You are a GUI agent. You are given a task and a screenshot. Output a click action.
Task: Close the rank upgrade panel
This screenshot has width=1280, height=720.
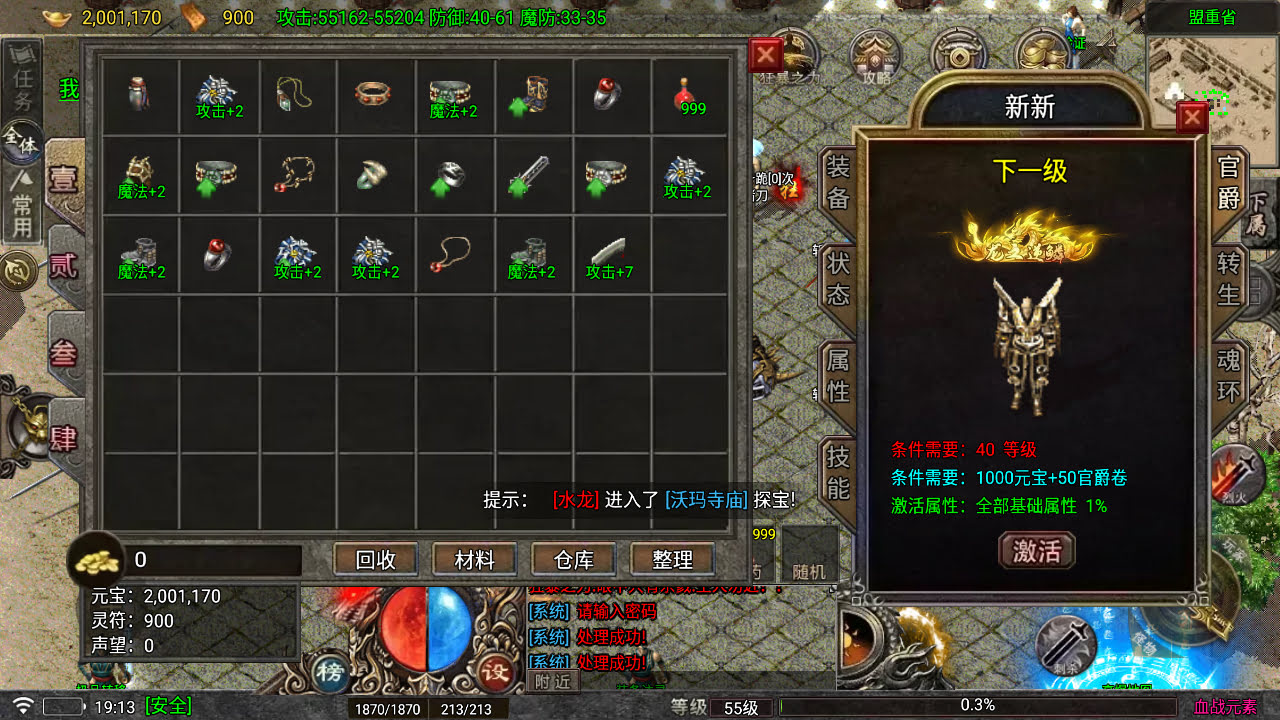click(1192, 118)
